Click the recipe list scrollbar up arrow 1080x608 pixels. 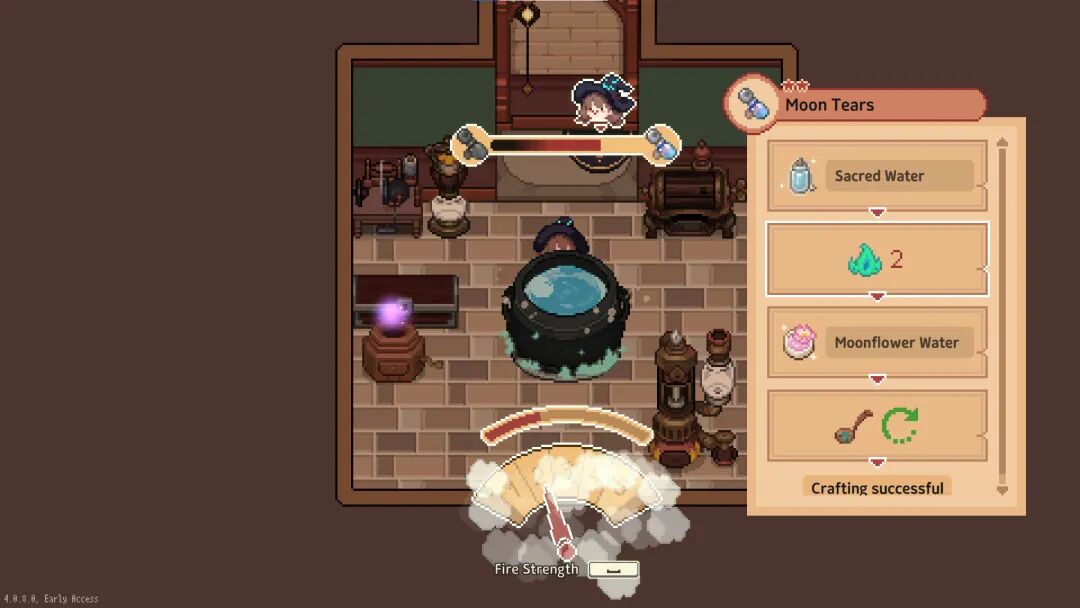(1003, 143)
